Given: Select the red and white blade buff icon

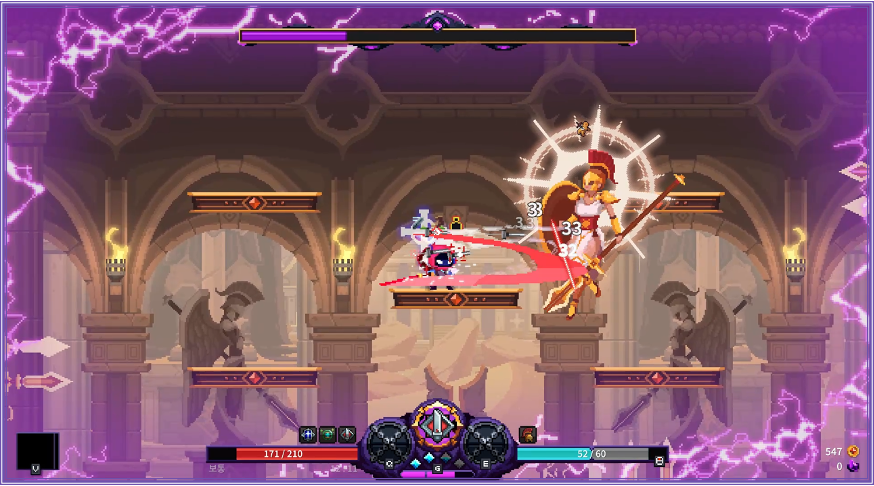Looking at the screenshot, I should [x=346, y=434].
